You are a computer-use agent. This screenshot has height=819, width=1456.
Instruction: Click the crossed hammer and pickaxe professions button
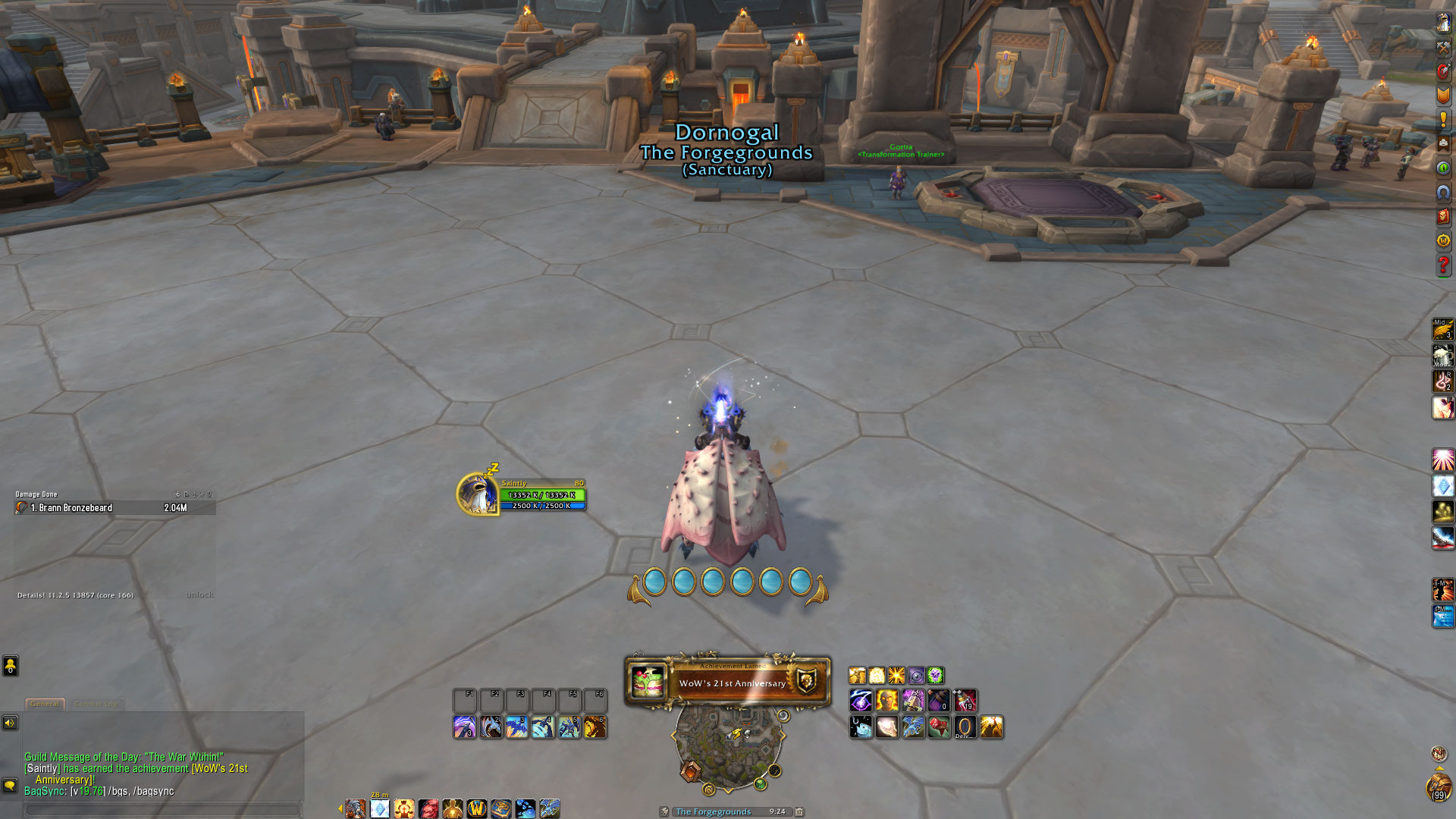point(1443,47)
